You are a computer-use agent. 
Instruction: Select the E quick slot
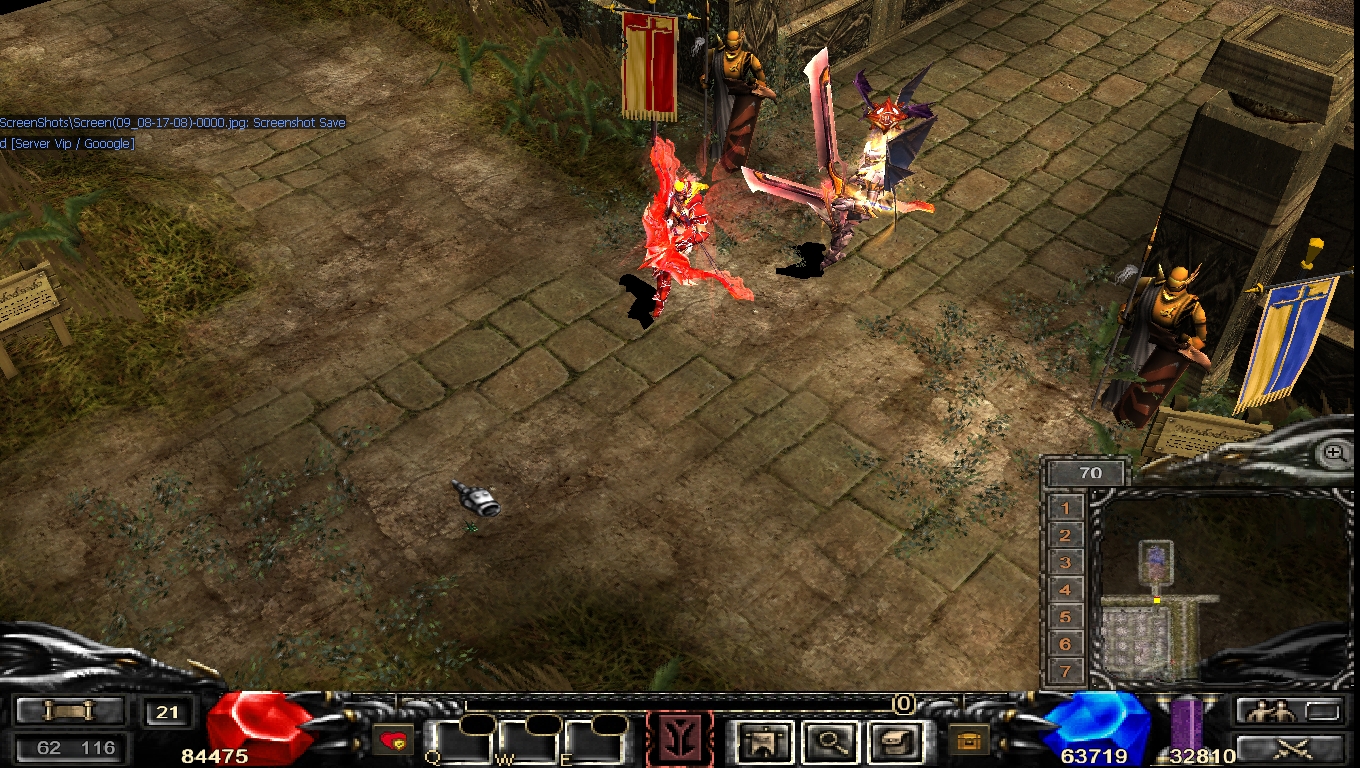pyautogui.click(x=593, y=743)
